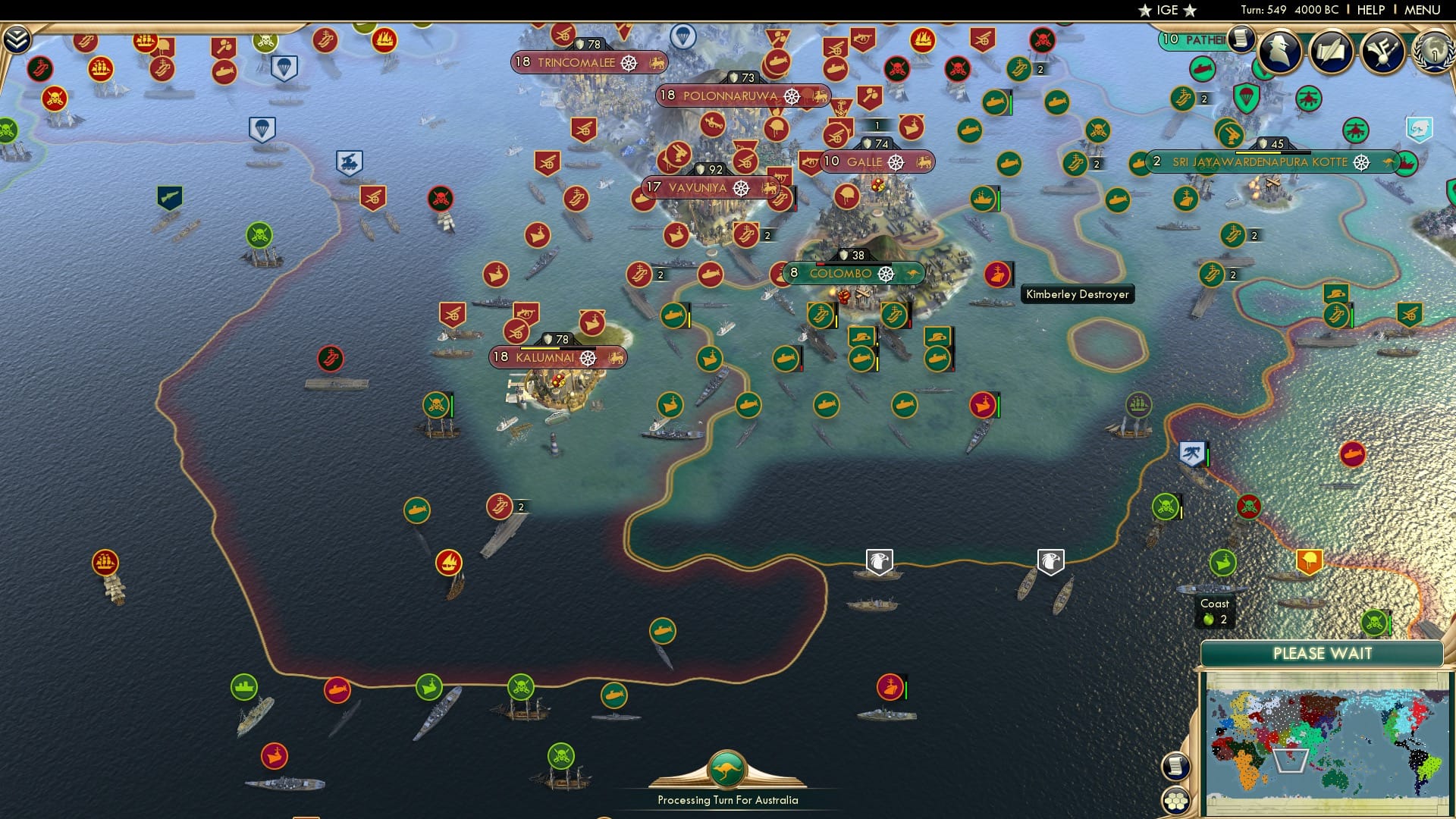
Task: Open the Culture overview icon near top right
Action: (x=1385, y=53)
